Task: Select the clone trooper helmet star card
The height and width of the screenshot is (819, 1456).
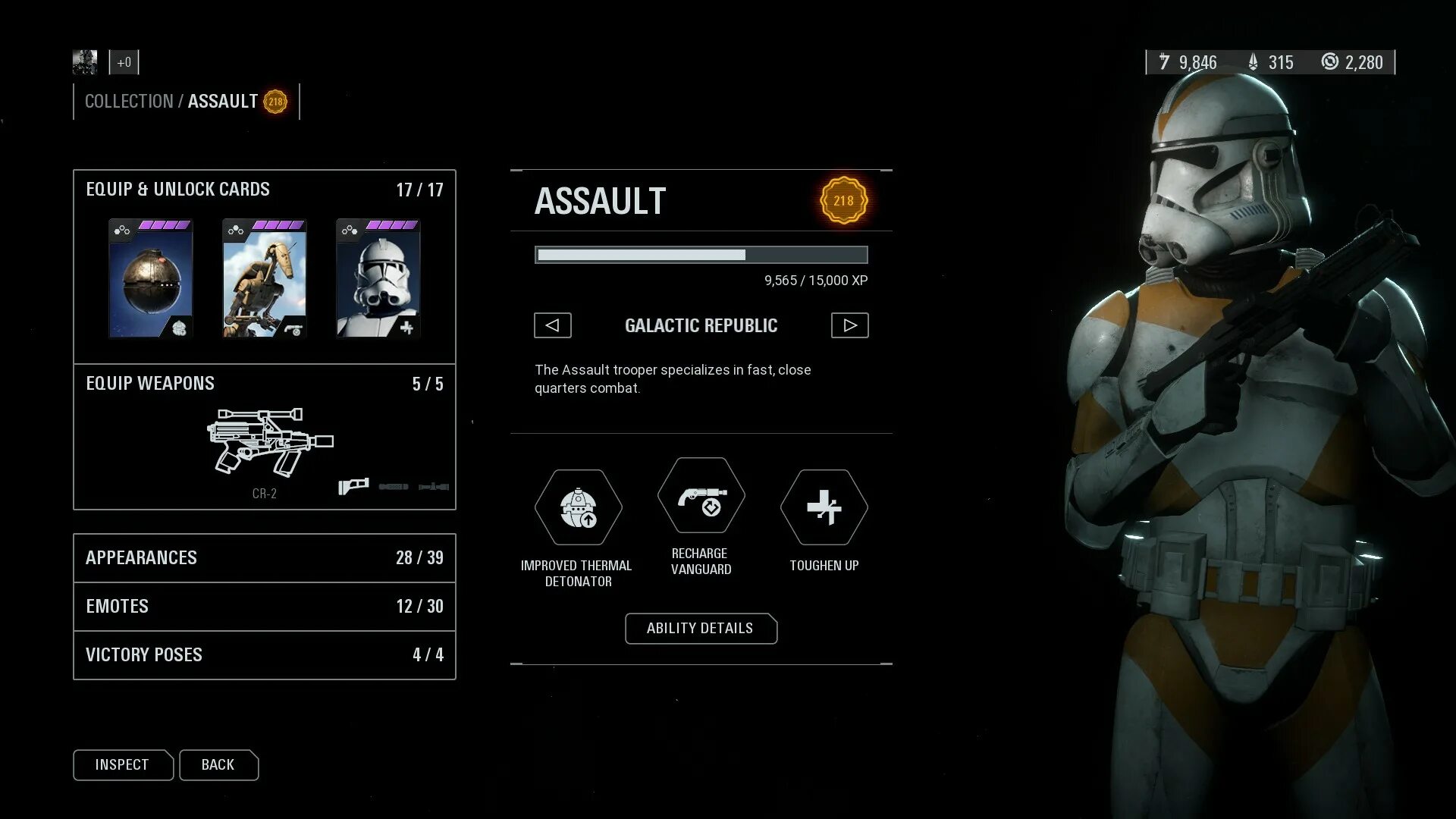Action: click(x=378, y=278)
